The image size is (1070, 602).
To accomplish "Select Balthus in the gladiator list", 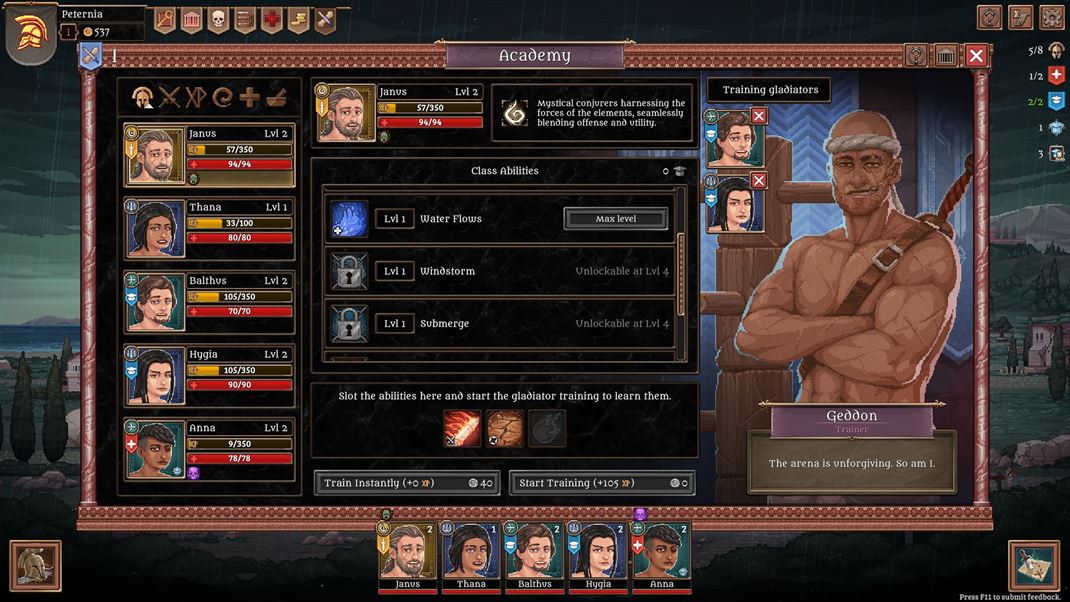I will (209, 301).
